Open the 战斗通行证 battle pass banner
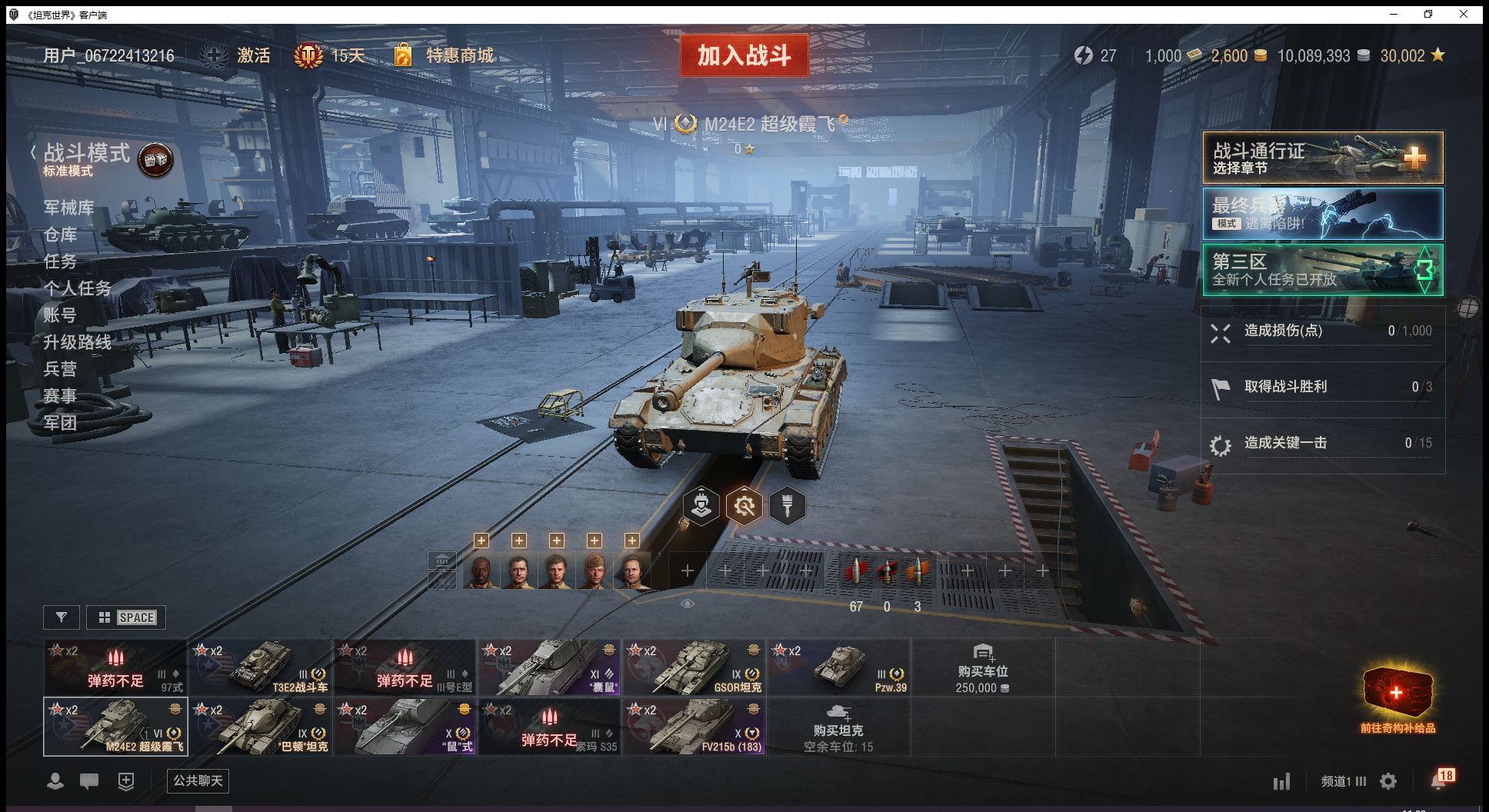 pos(1322,158)
